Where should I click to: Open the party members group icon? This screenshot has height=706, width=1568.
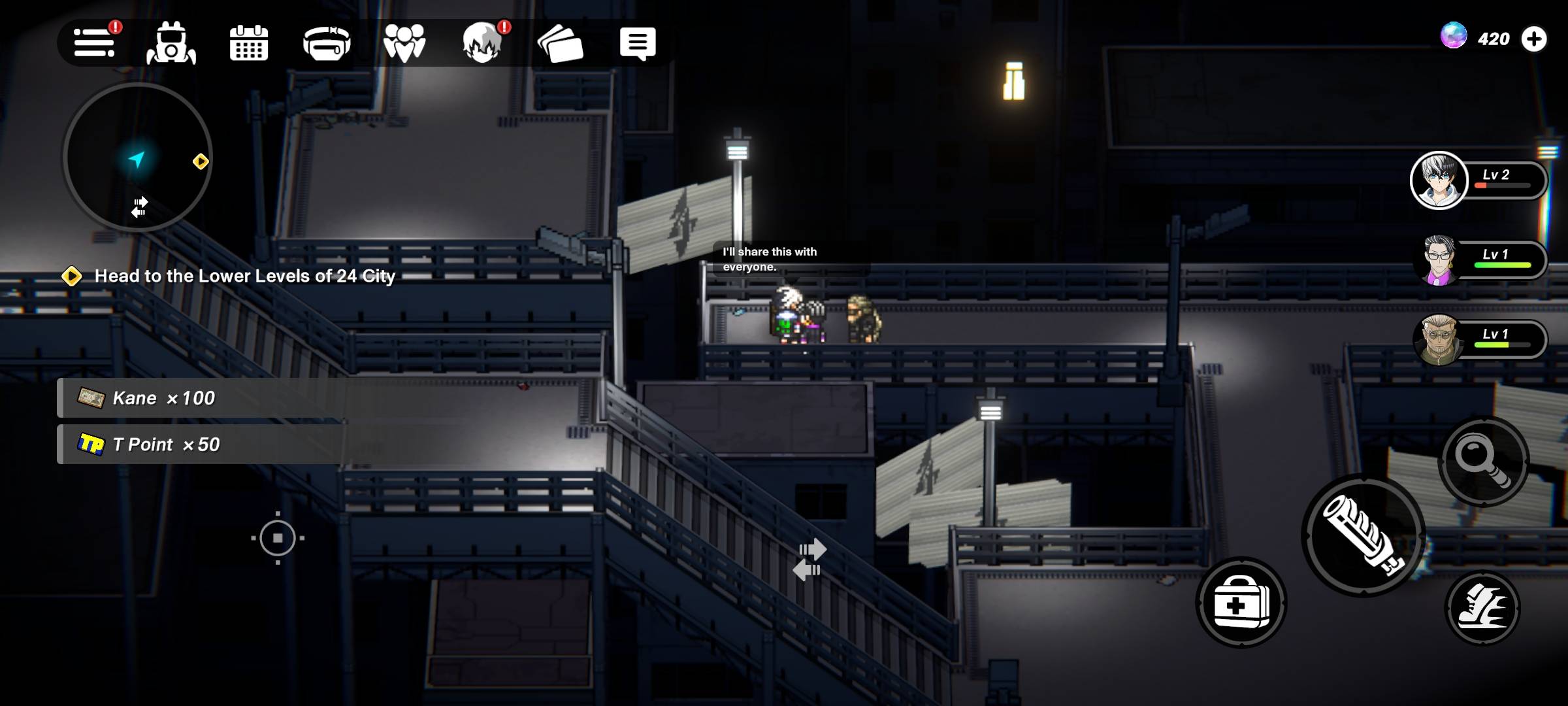point(404,44)
